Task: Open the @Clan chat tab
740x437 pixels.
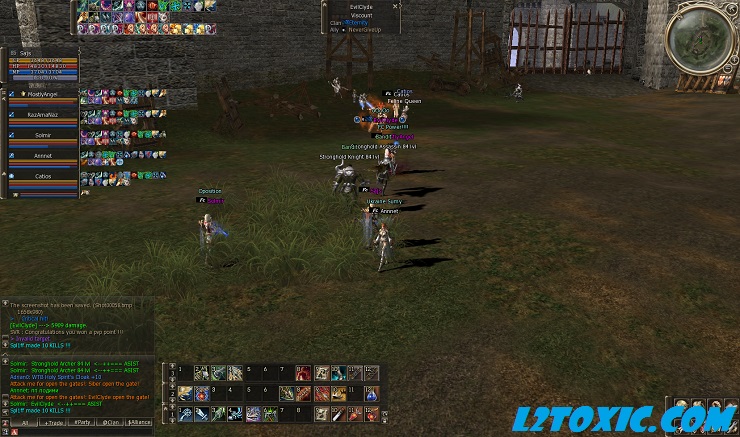Action: [111, 423]
